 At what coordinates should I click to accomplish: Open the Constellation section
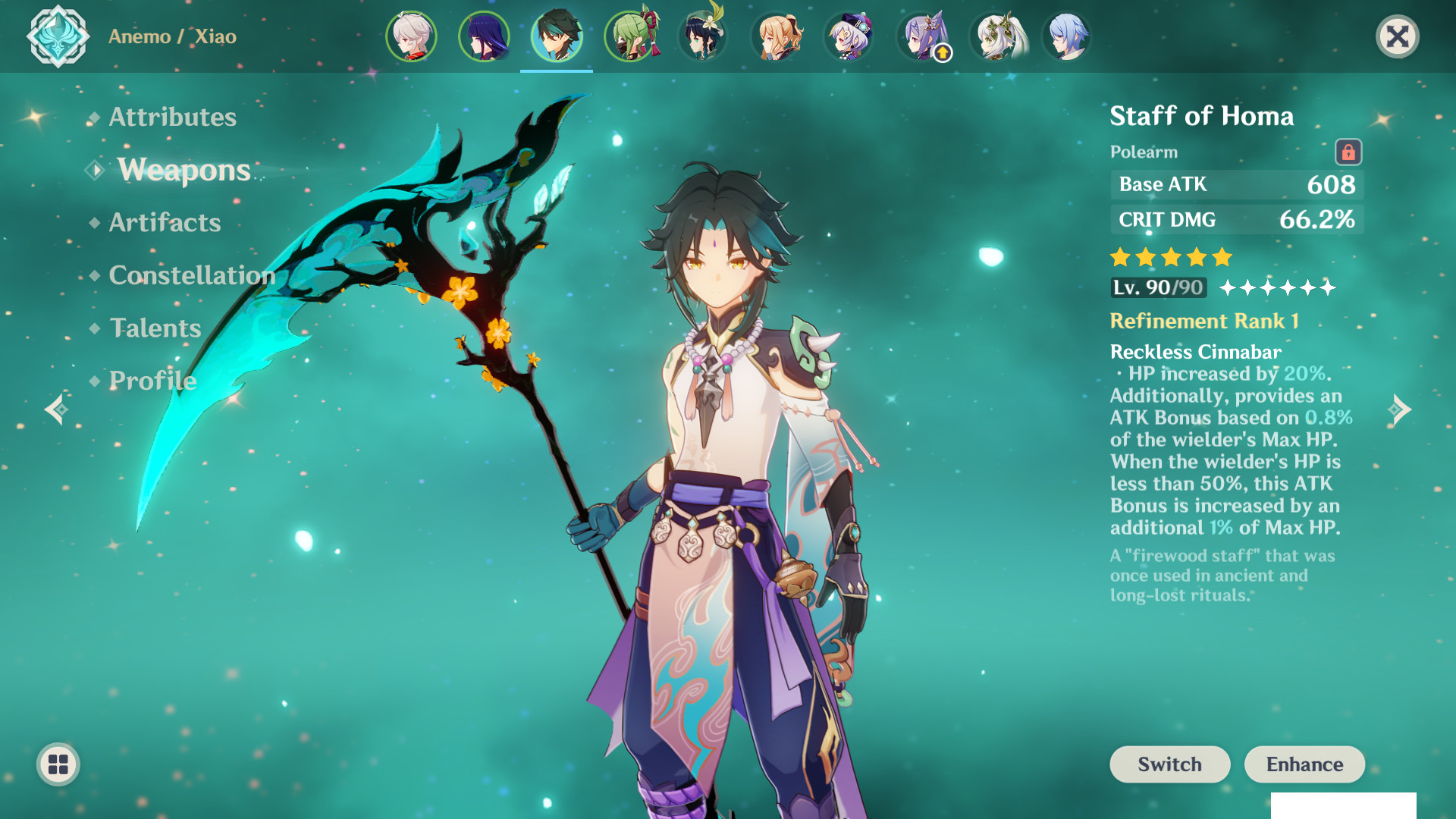[191, 275]
